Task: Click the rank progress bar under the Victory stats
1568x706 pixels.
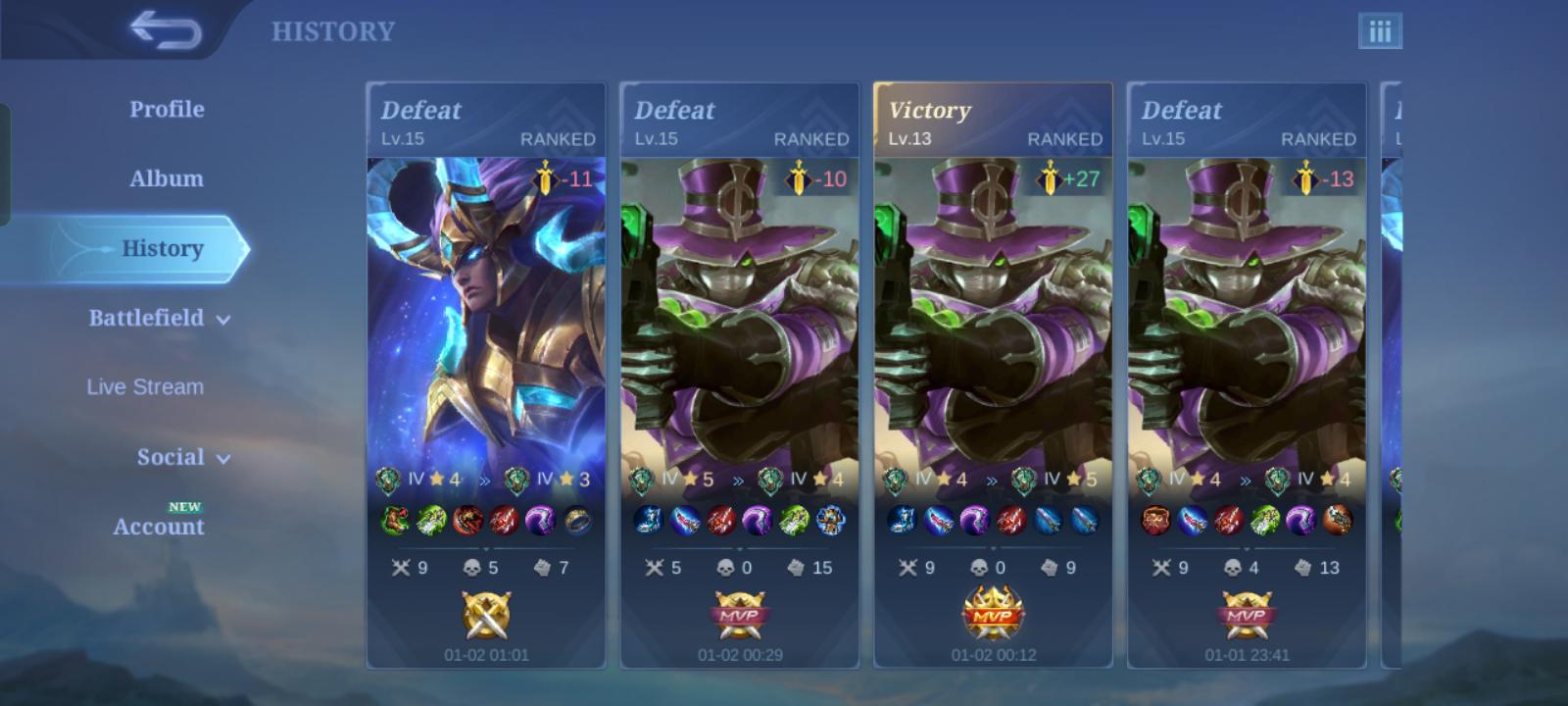Action: [994, 479]
